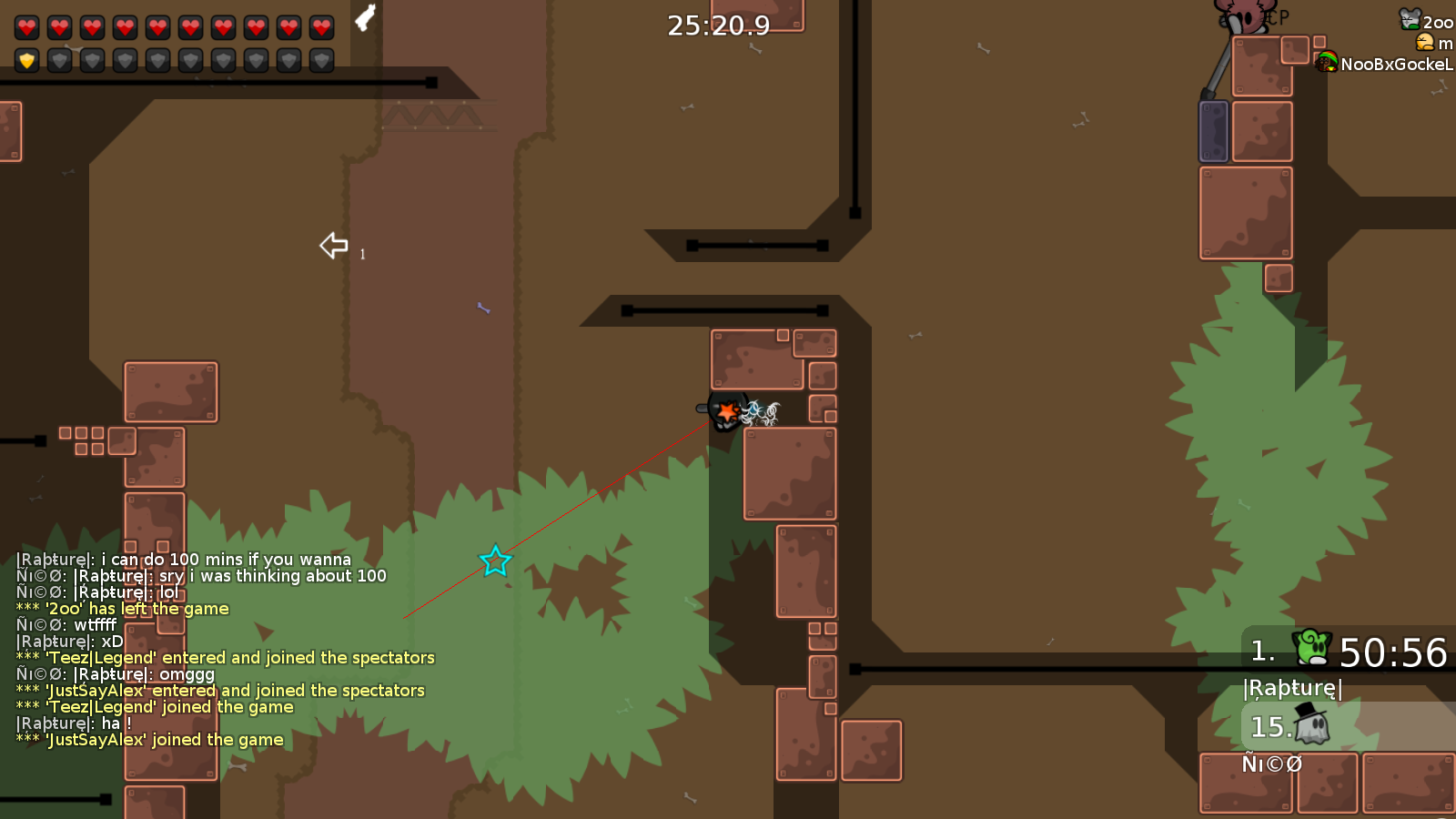Image resolution: width=1456 pixels, height=819 pixels.
Task: Click the '|Rapture|: i can do 100 mins' message
Action: (x=182, y=560)
